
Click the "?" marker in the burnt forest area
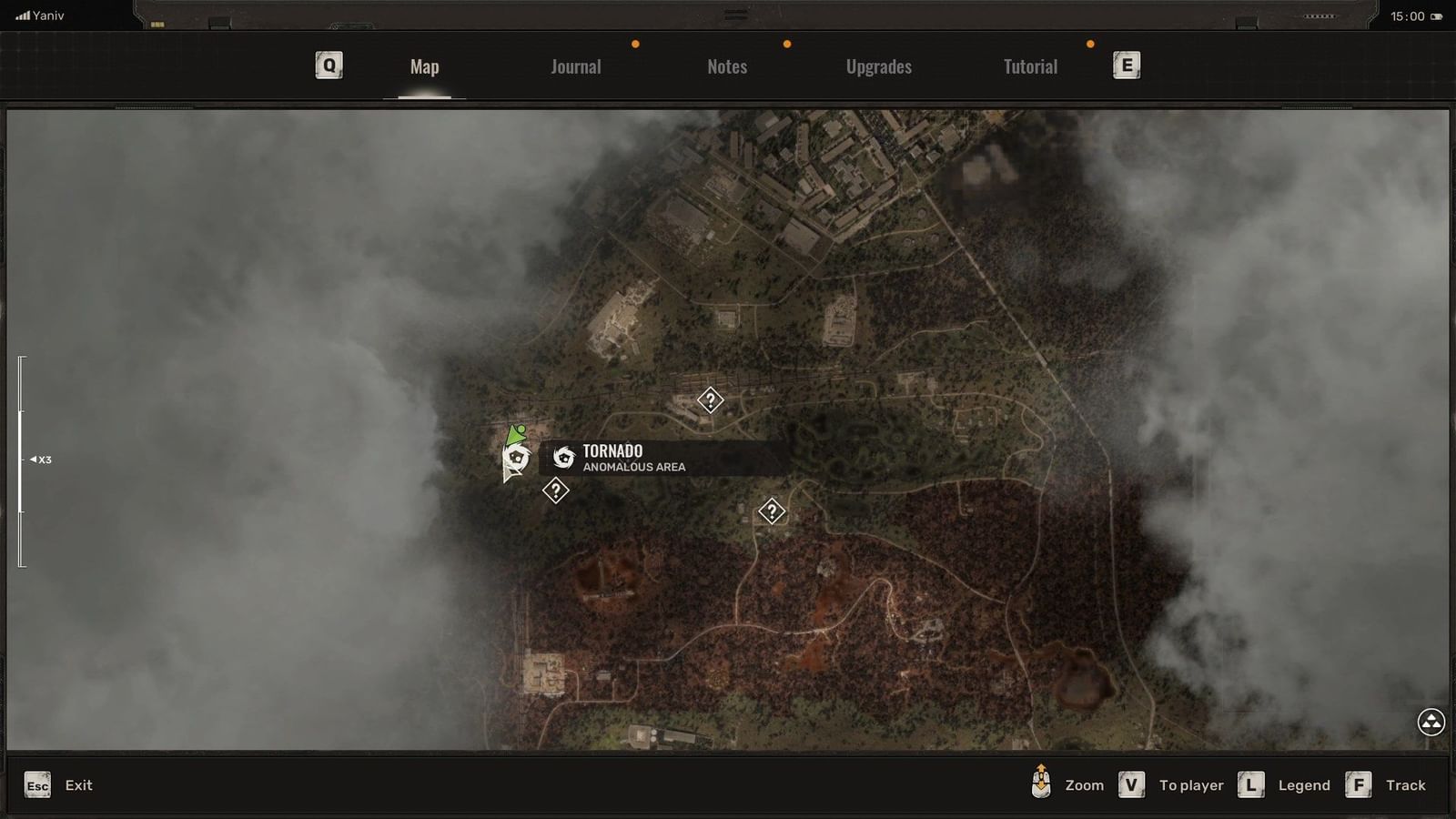click(773, 511)
